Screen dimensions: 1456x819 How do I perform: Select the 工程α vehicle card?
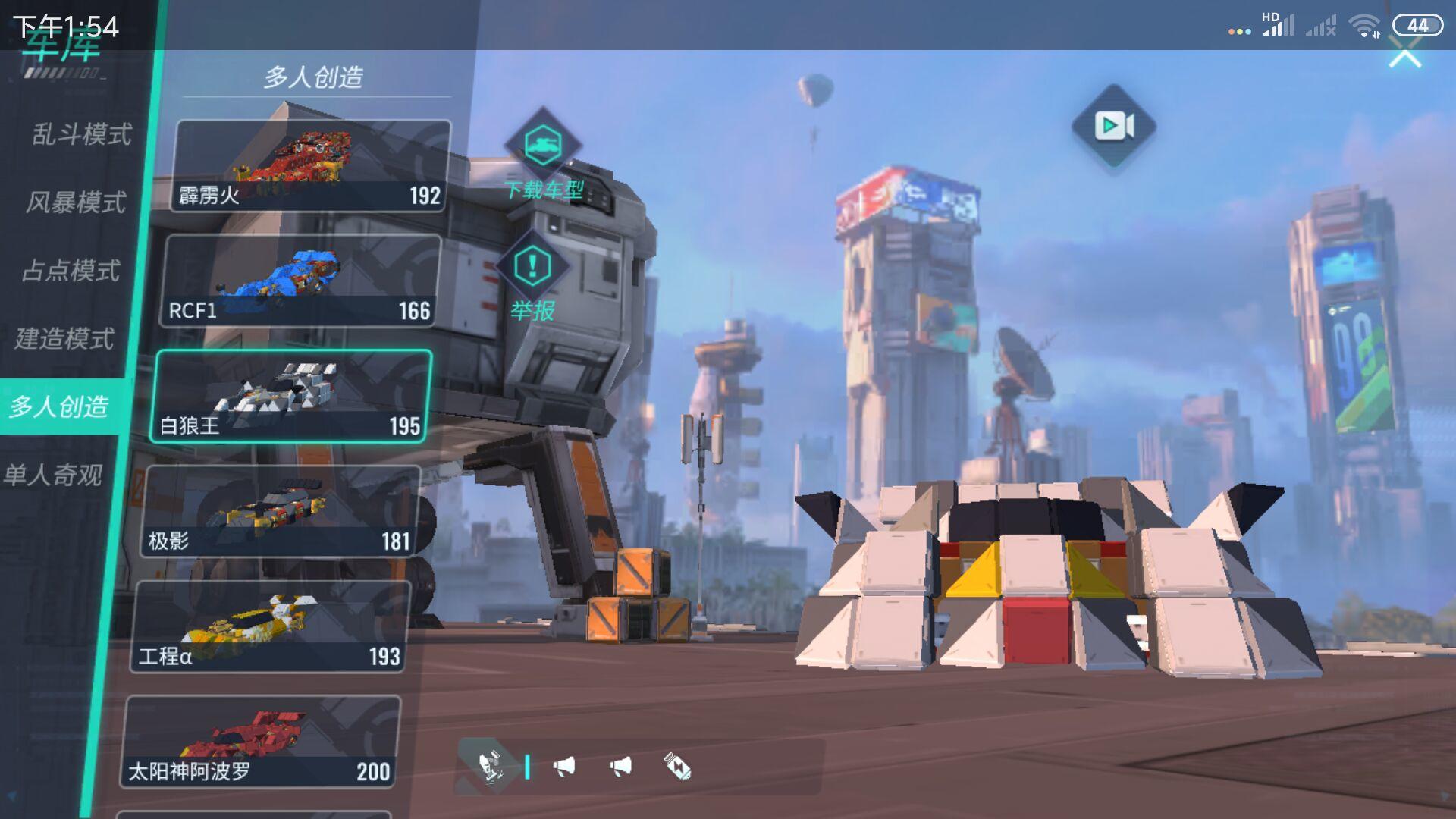(270, 627)
